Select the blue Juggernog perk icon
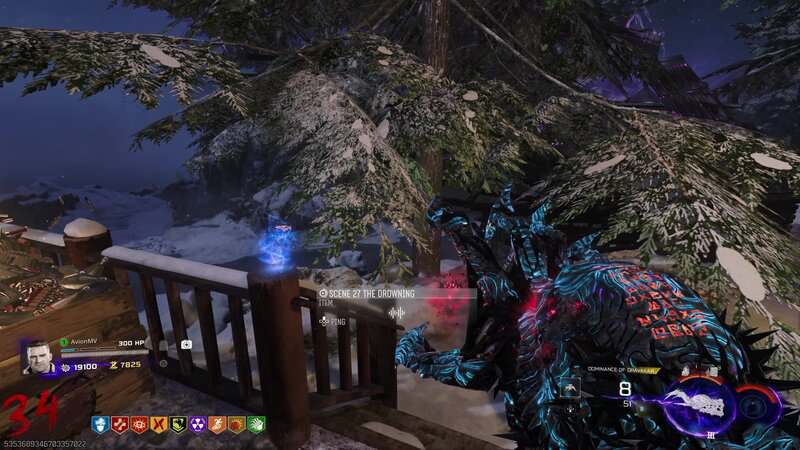This screenshot has width=800, height=450. point(99,424)
